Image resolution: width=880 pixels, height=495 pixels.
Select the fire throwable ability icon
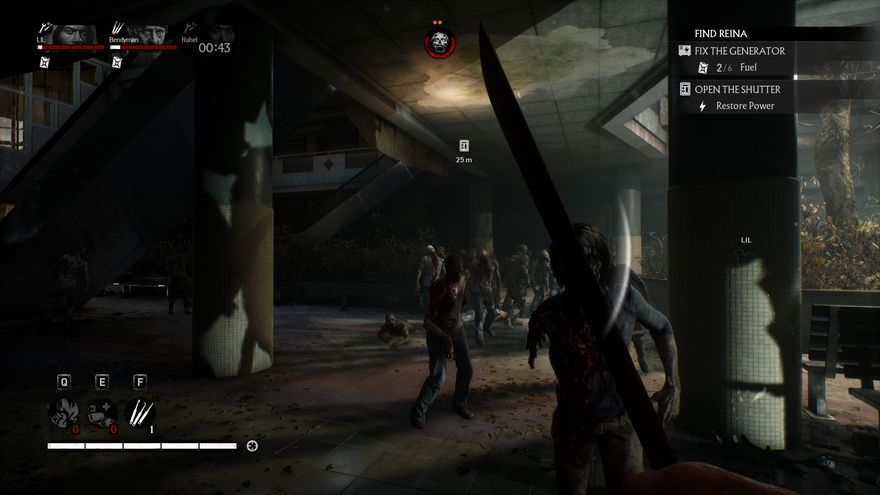(64, 413)
